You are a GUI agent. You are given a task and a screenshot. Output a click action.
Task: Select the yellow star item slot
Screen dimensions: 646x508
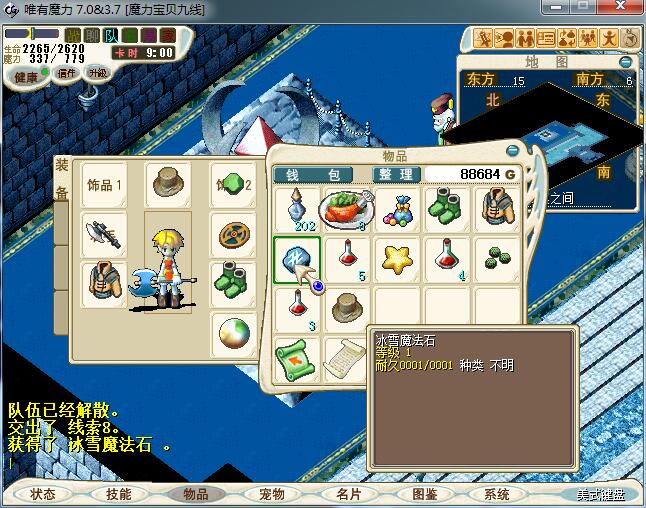tap(397, 259)
